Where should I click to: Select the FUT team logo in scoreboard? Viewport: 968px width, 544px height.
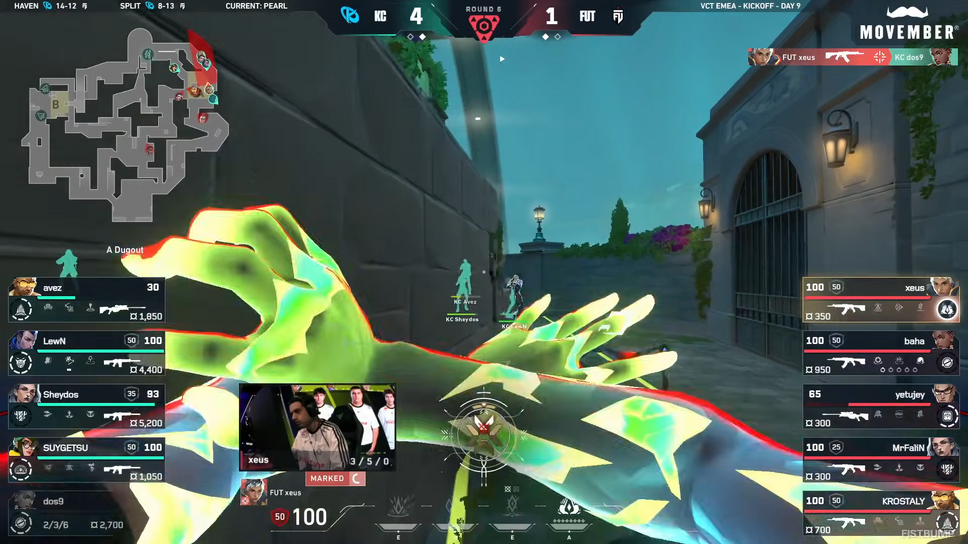[618, 16]
